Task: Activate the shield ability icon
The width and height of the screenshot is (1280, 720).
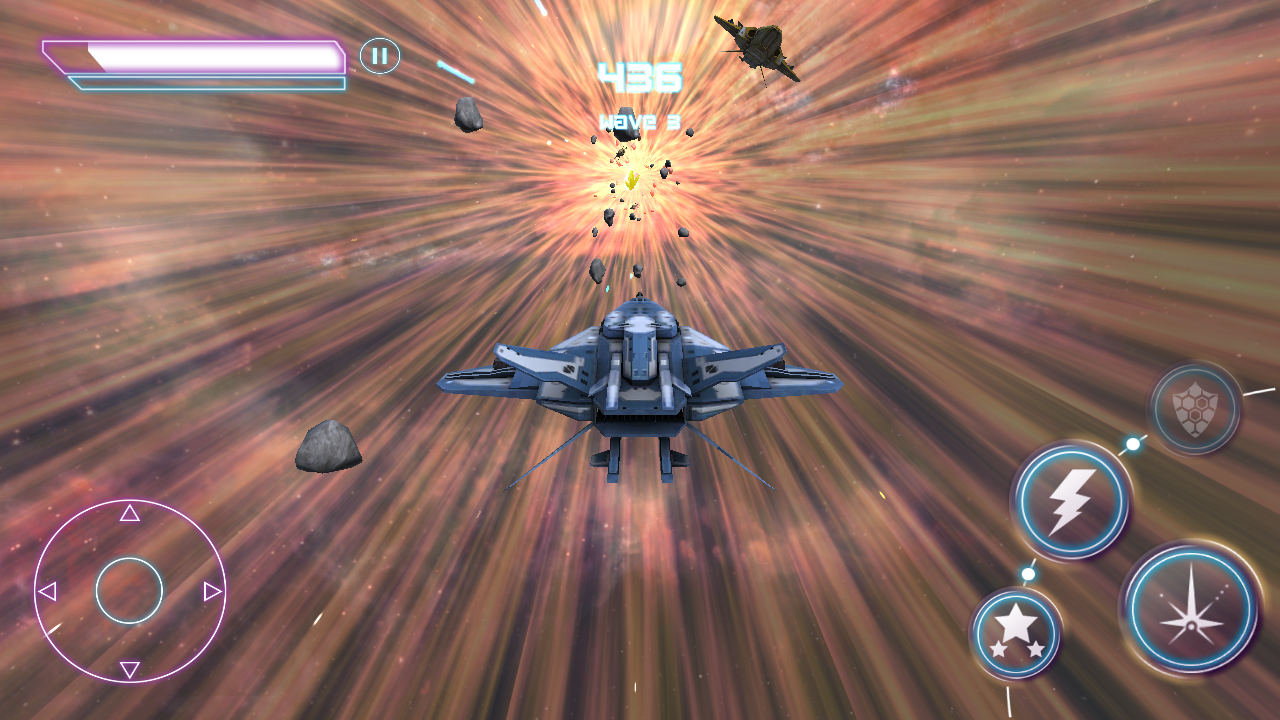Action: [x=1195, y=408]
